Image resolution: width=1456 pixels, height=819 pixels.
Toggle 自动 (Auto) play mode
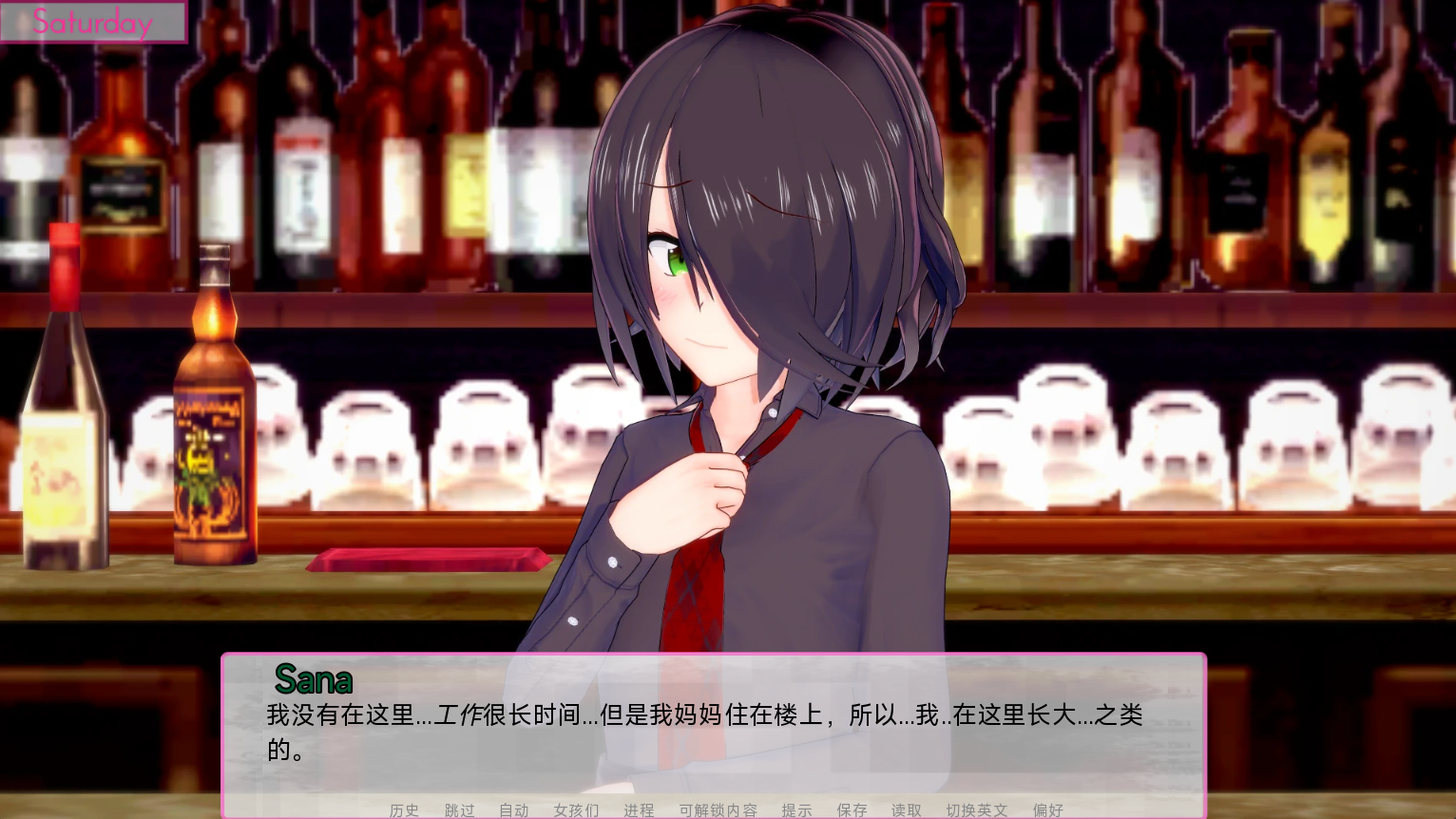(513, 810)
